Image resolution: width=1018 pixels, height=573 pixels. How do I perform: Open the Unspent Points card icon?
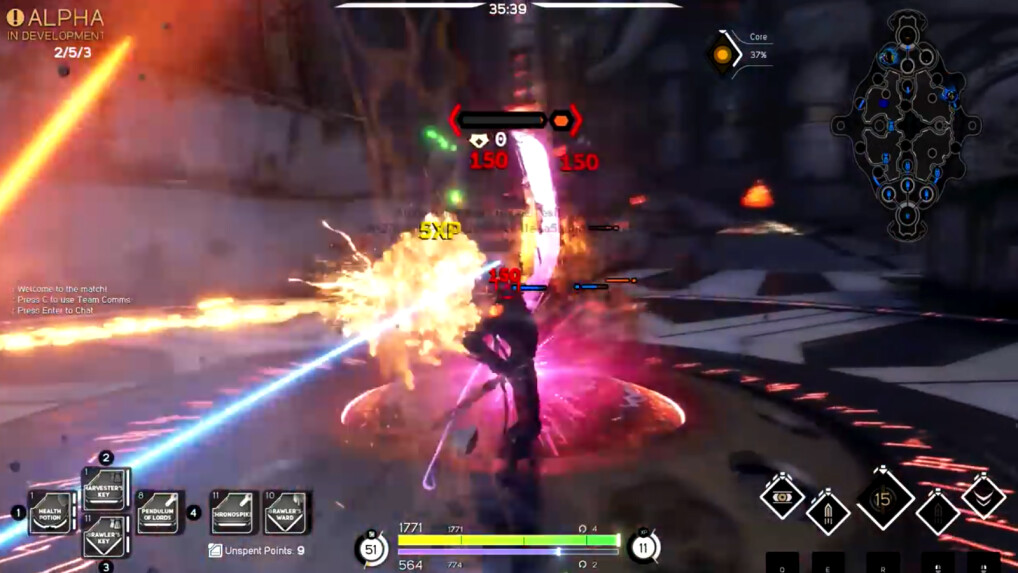(215, 550)
